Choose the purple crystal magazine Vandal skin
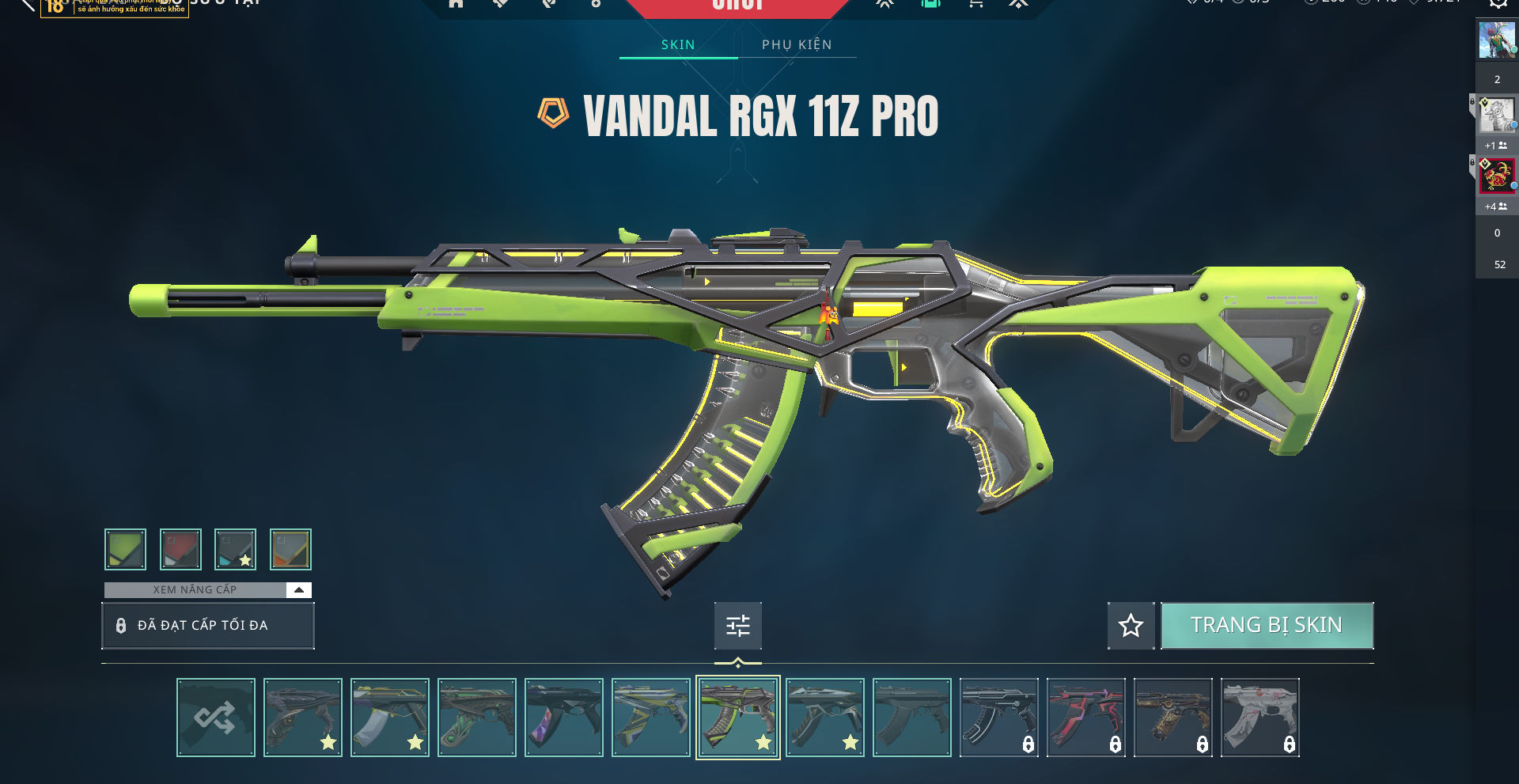 coord(564,718)
